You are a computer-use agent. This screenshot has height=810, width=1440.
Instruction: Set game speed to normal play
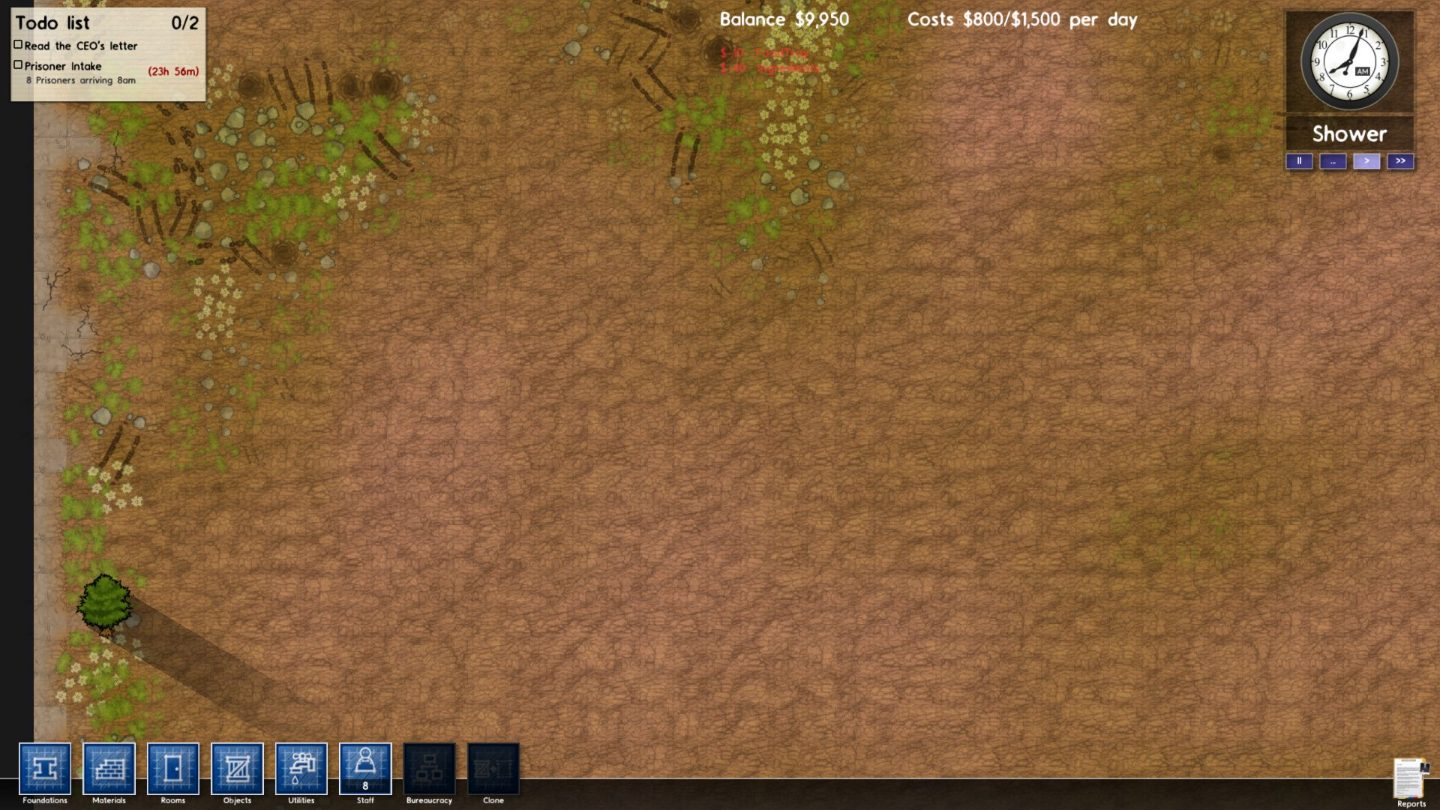[1366, 161]
